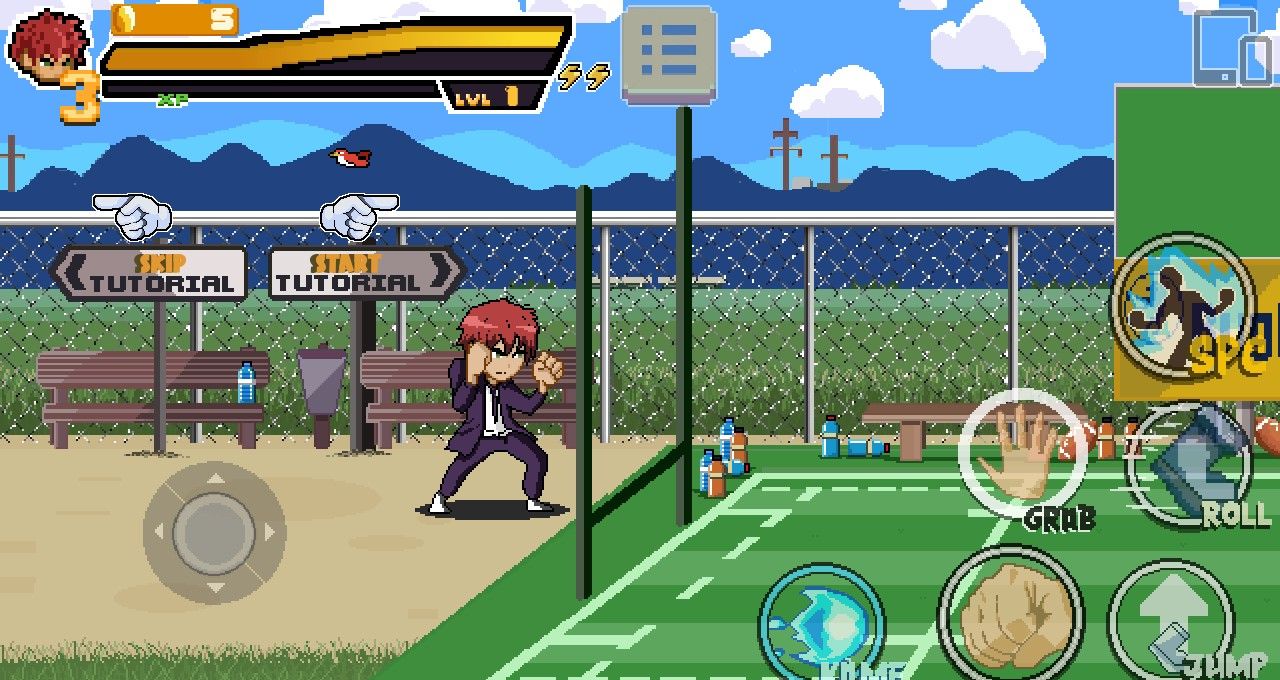This screenshot has height=680, width=1280.
Task: Tap the virtual joystick pad
Action: [214, 531]
